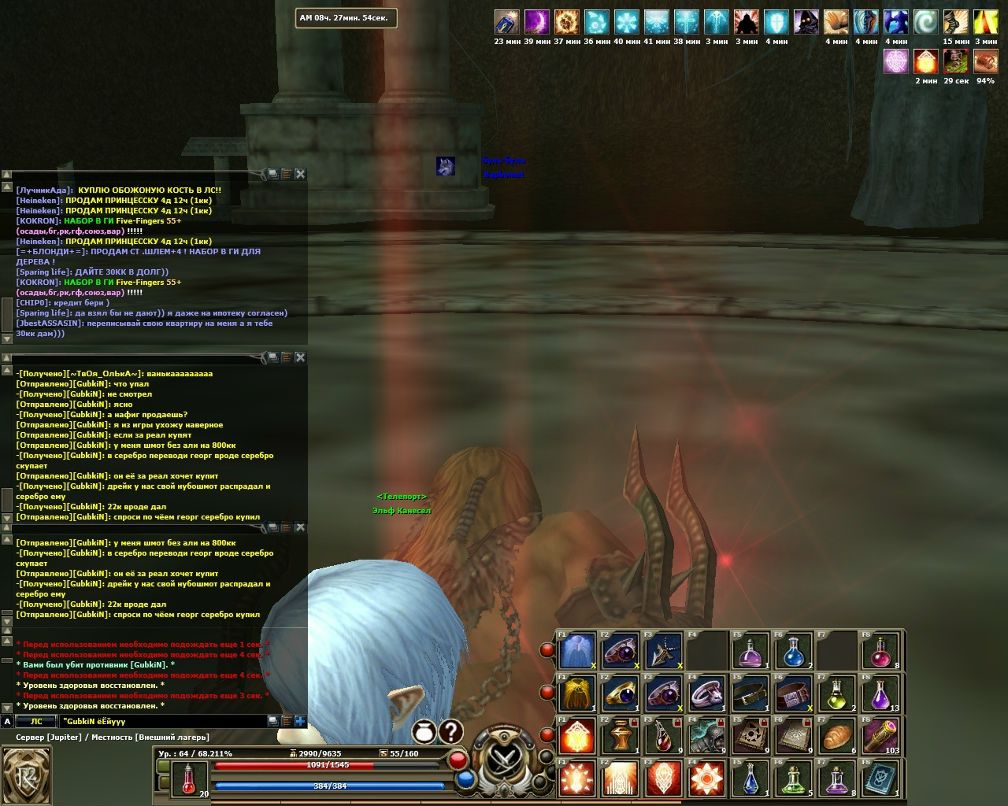Click the chat message input field
The image size is (1008, 806).
160,720
